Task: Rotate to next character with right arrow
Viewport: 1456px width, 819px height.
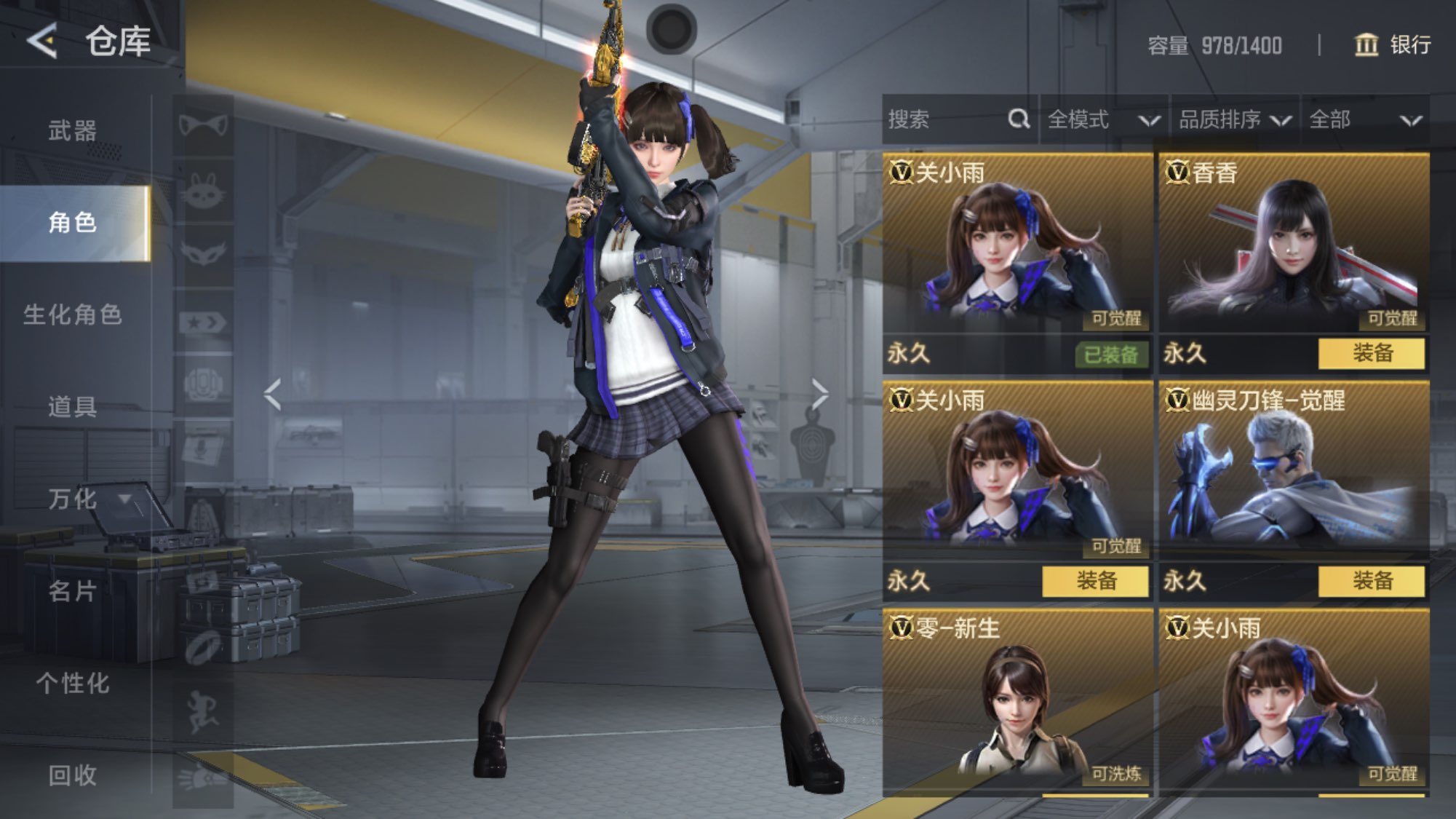Action: click(x=820, y=395)
